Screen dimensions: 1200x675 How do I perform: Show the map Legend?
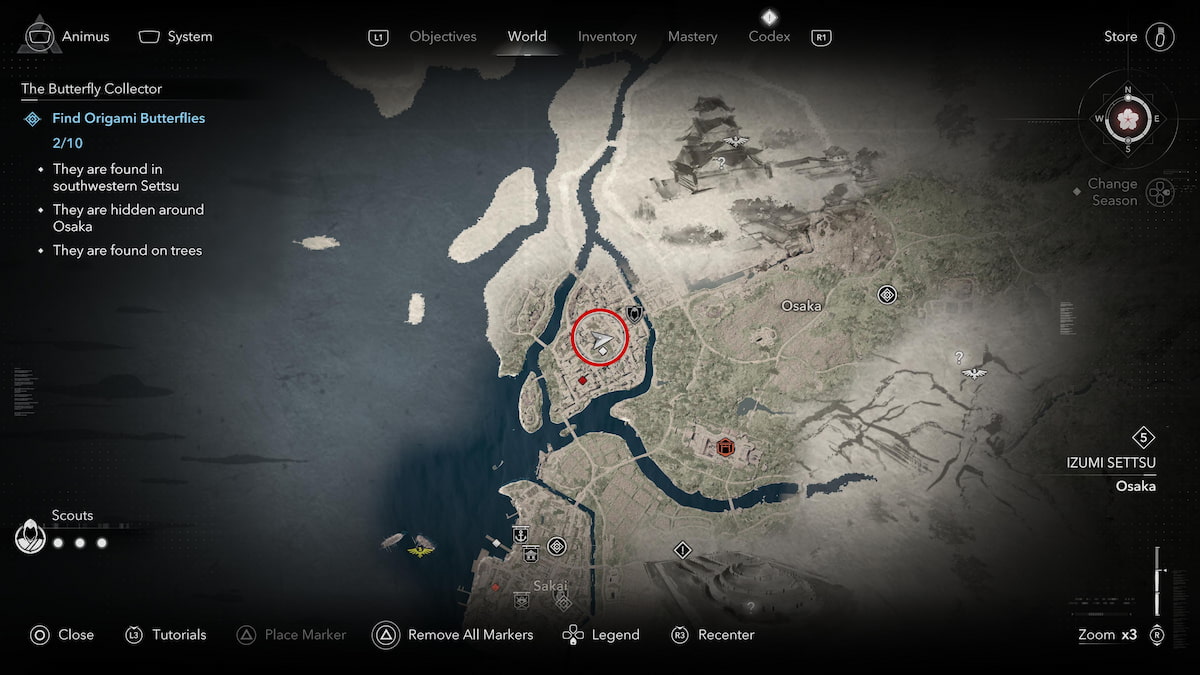coord(601,635)
